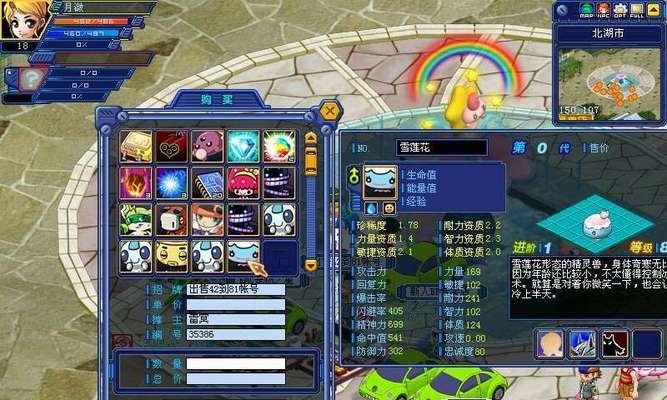This screenshot has height=400, width=667.
Task: Select the blue diamond gem item
Action: coord(243,147)
